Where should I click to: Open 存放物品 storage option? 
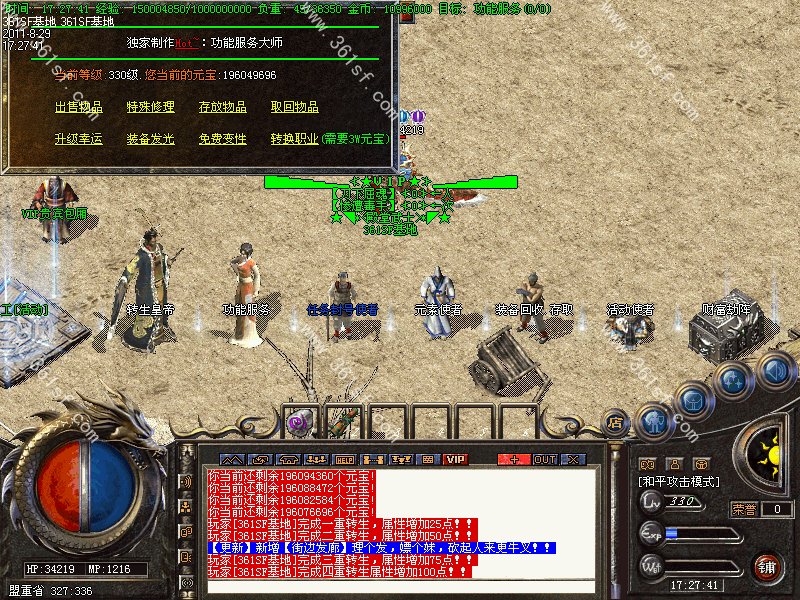tap(222, 107)
